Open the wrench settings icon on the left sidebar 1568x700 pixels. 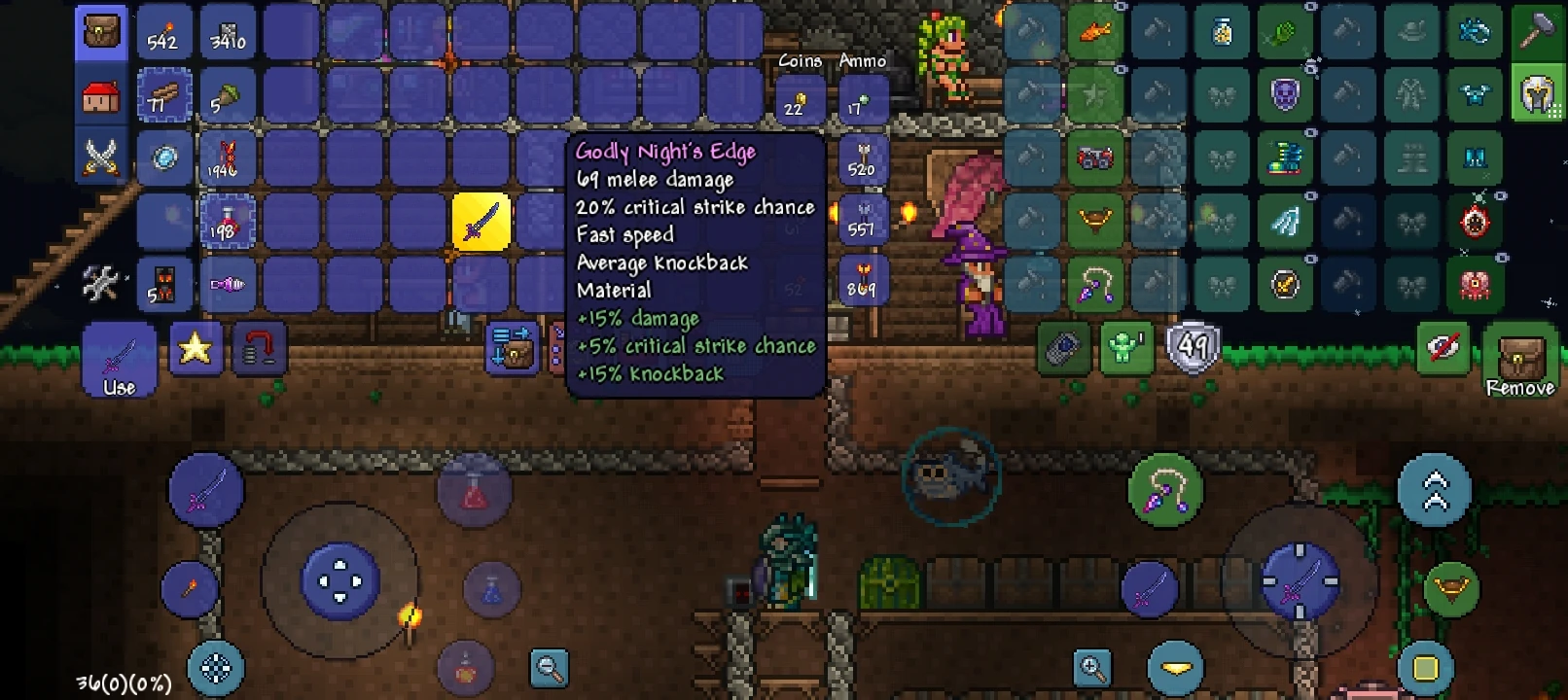tap(101, 282)
